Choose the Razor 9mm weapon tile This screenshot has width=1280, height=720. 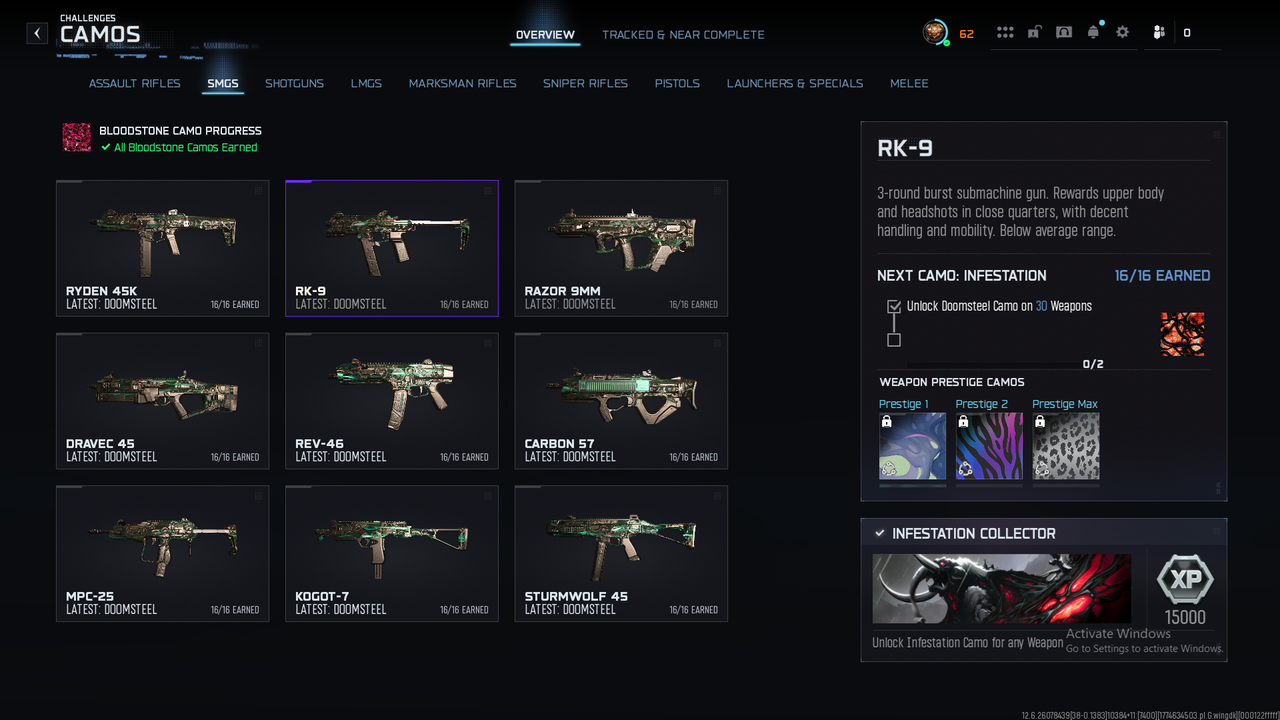click(x=621, y=248)
